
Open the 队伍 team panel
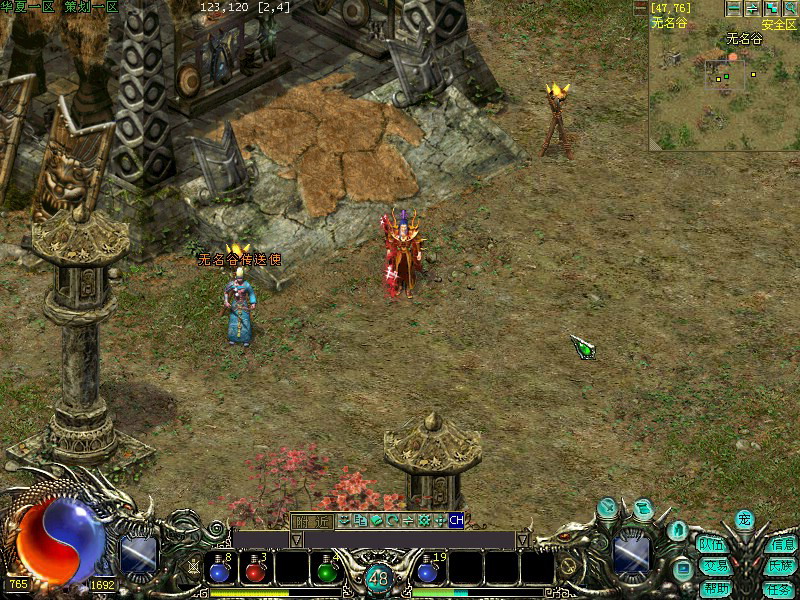(712, 545)
